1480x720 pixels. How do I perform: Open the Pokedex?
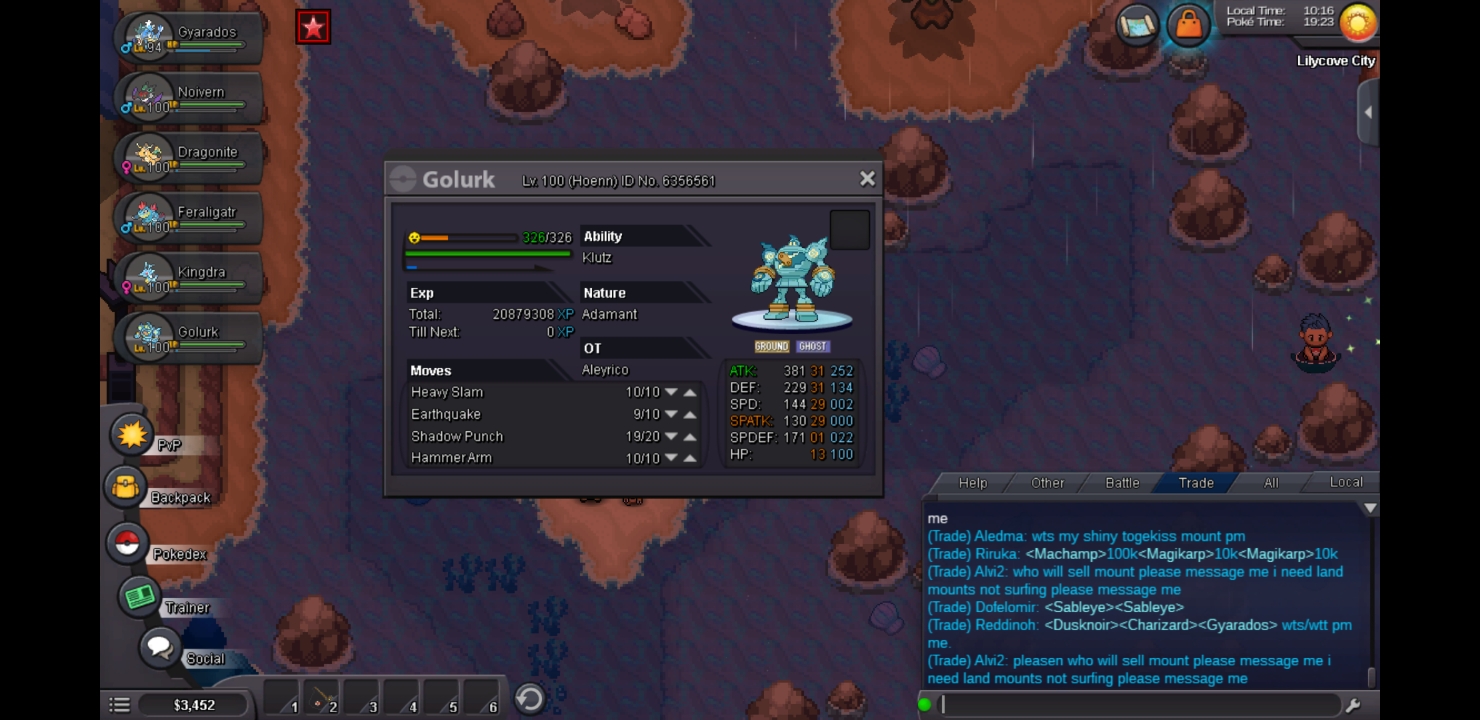pyautogui.click(x=127, y=544)
